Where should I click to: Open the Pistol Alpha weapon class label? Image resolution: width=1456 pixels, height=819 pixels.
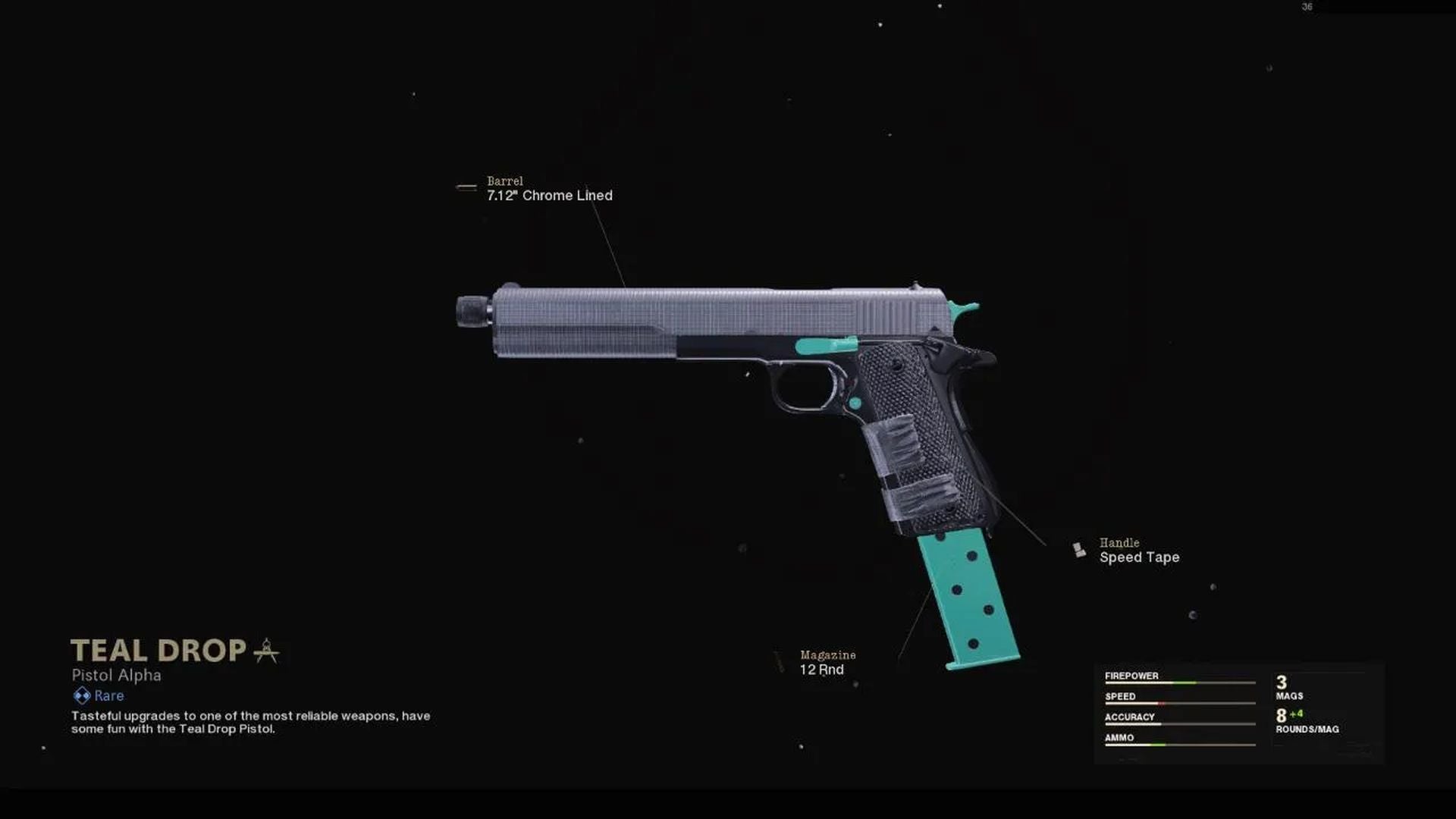pos(115,675)
